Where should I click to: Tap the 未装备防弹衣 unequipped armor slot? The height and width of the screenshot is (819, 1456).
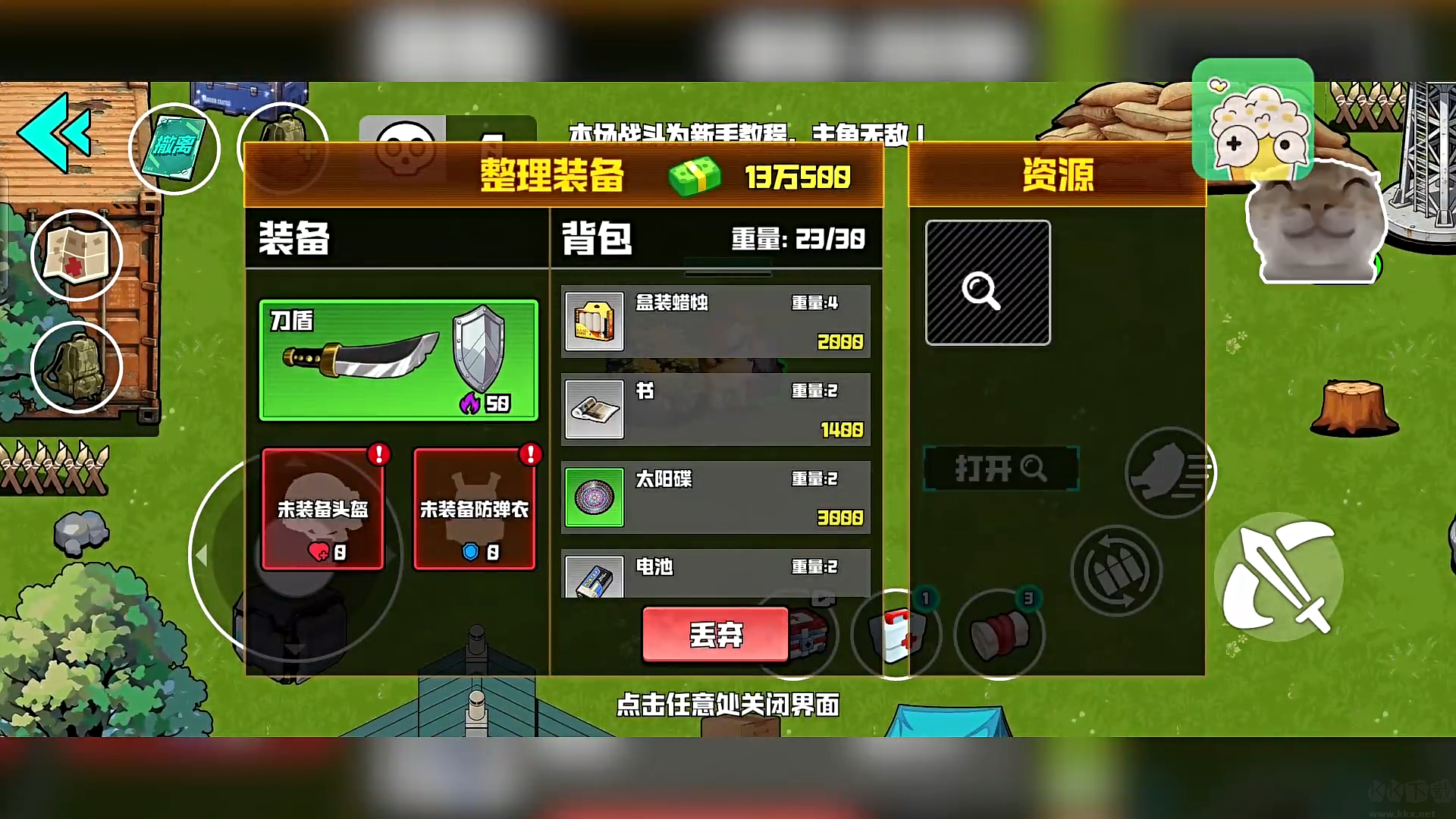tap(474, 508)
